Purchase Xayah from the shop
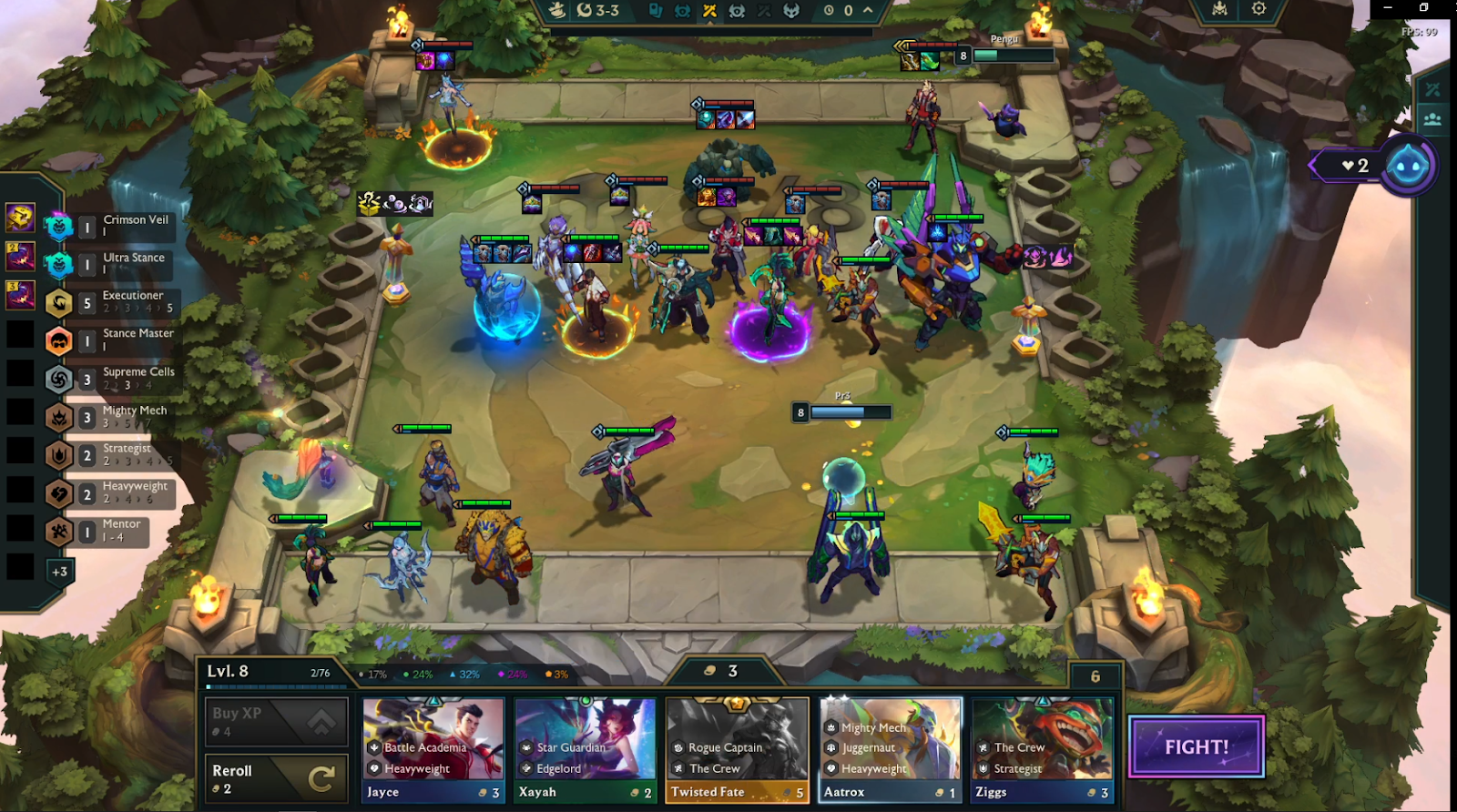The height and width of the screenshot is (812, 1457). pyautogui.click(x=585, y=749)
